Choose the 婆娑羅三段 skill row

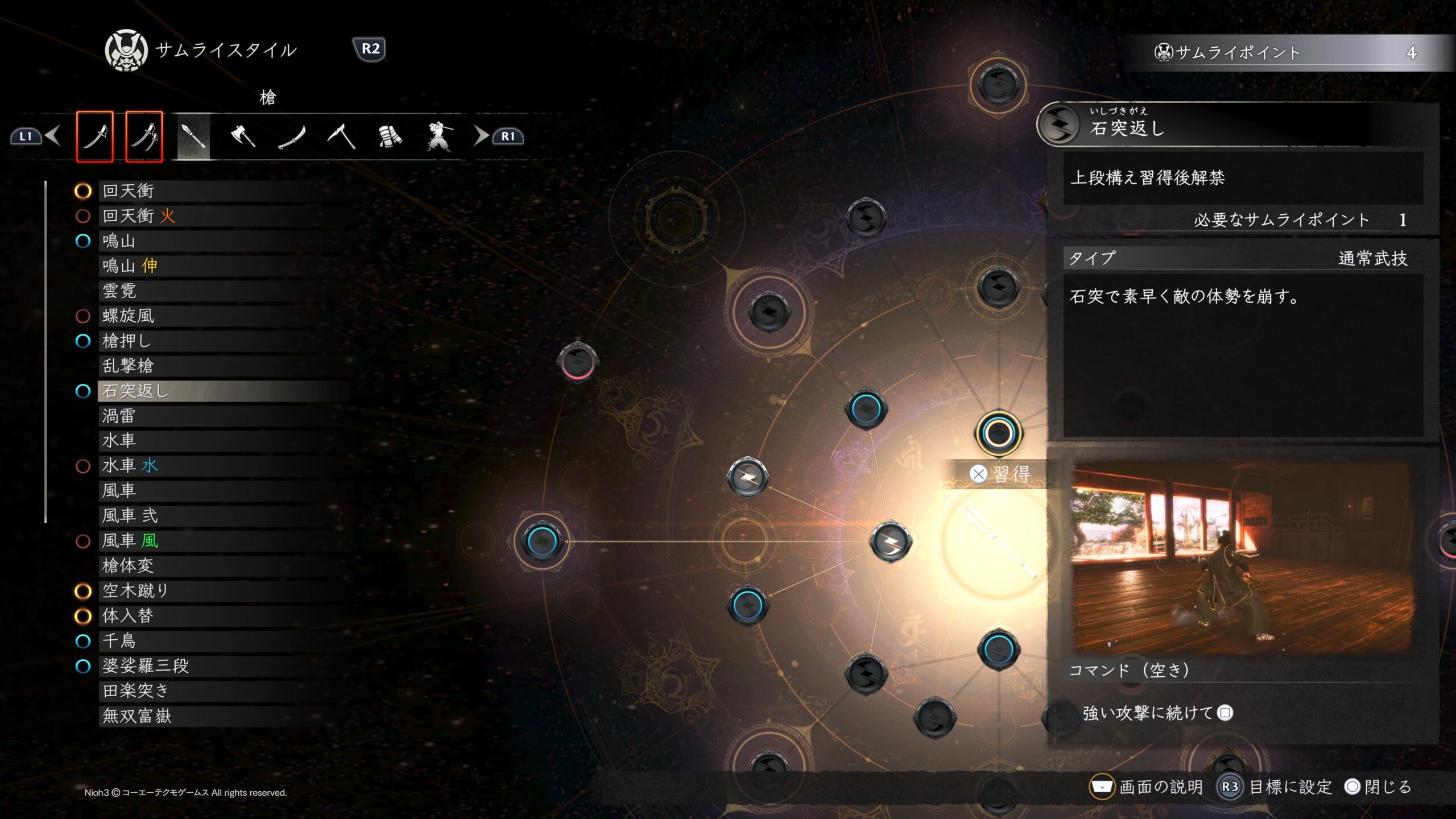[146, 666]
